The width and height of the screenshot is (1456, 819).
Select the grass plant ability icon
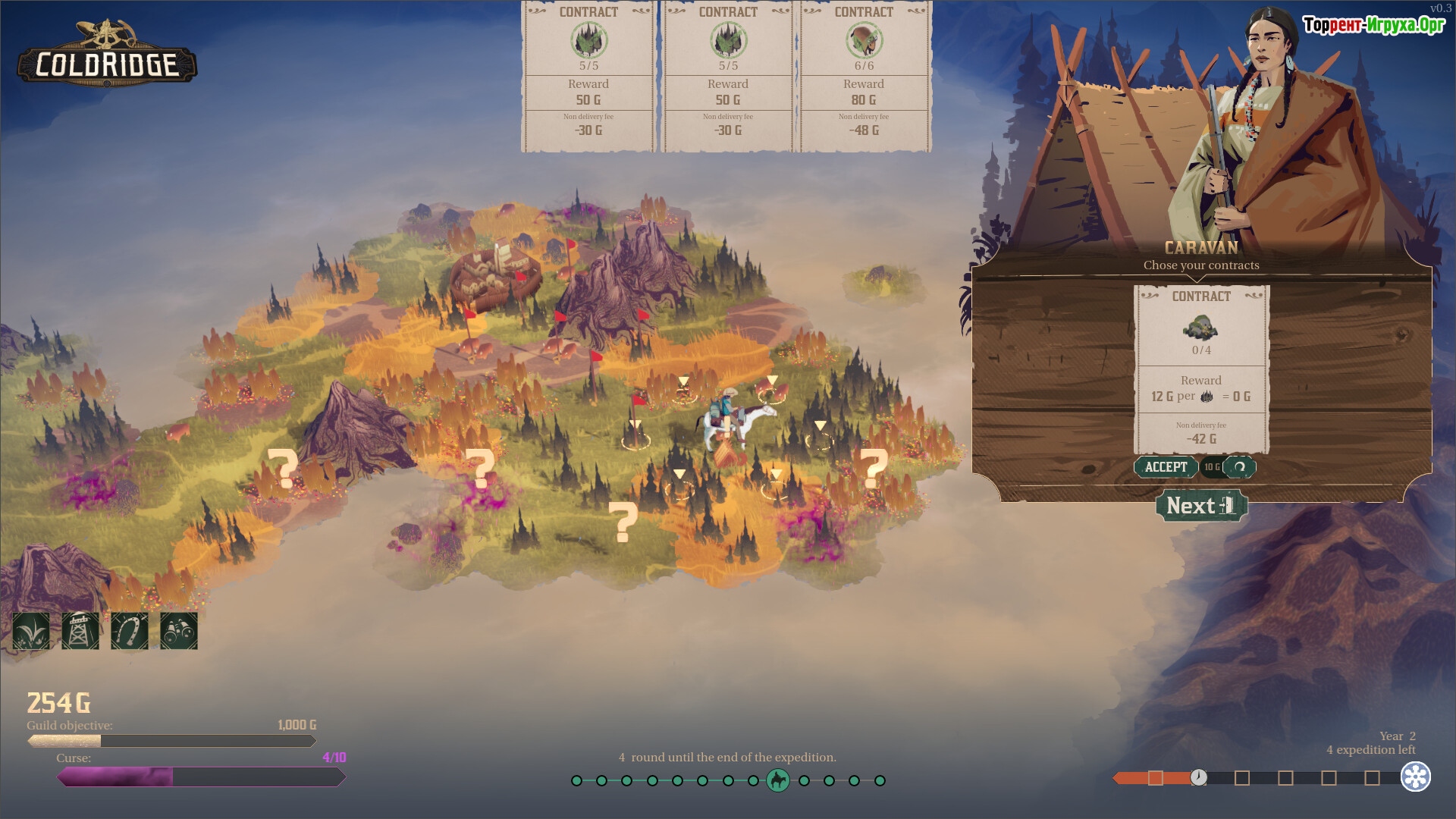tap(31, 631)
